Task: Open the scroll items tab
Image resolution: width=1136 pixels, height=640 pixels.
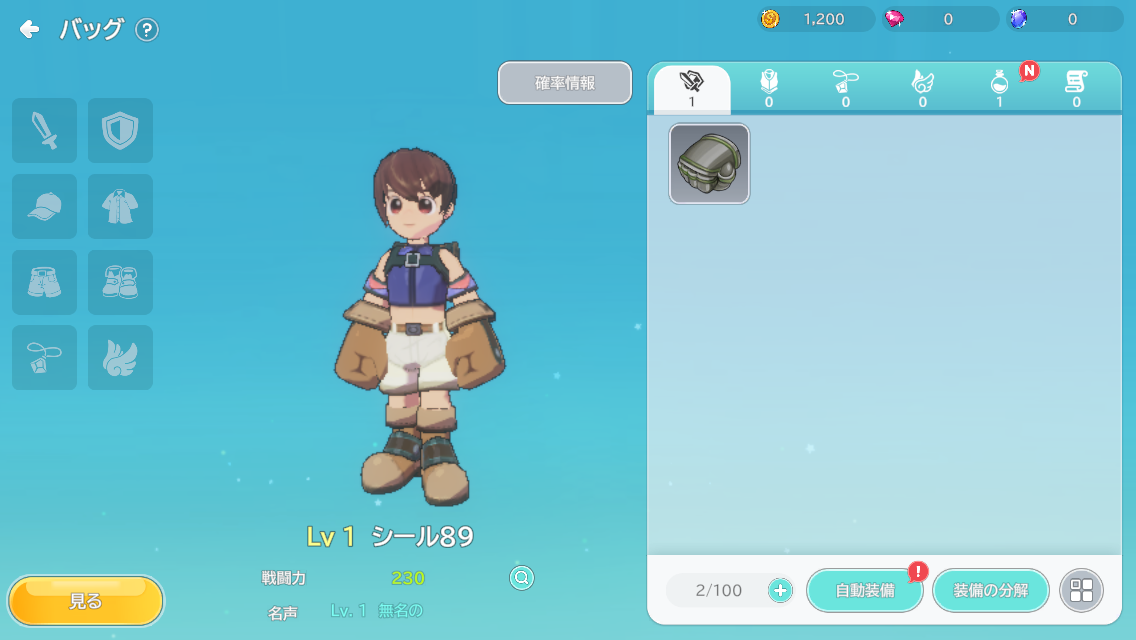Action: click(1076, 89)
